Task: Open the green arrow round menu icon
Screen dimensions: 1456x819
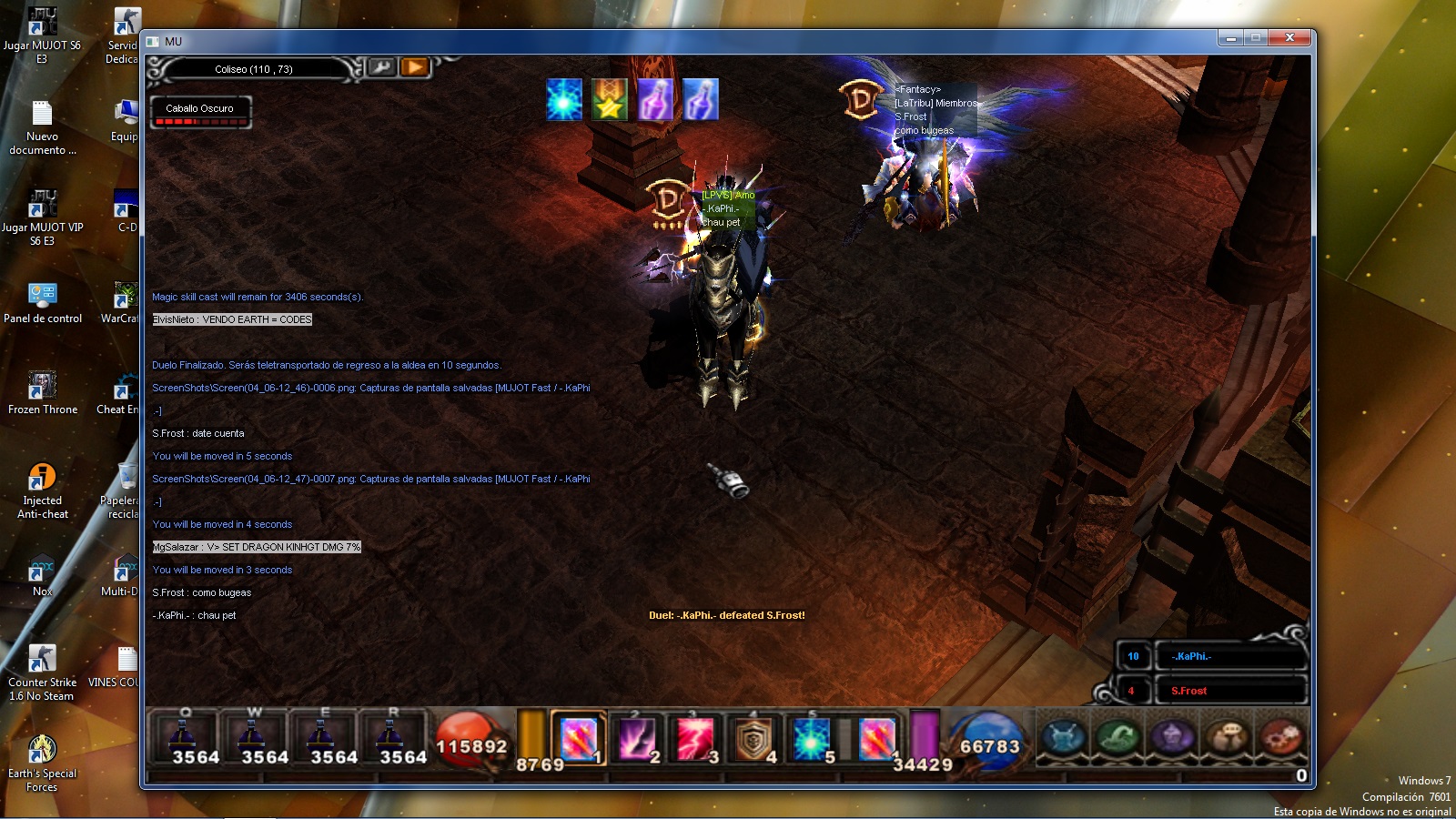Action: pyautogui.click(x=1118, y=737)
